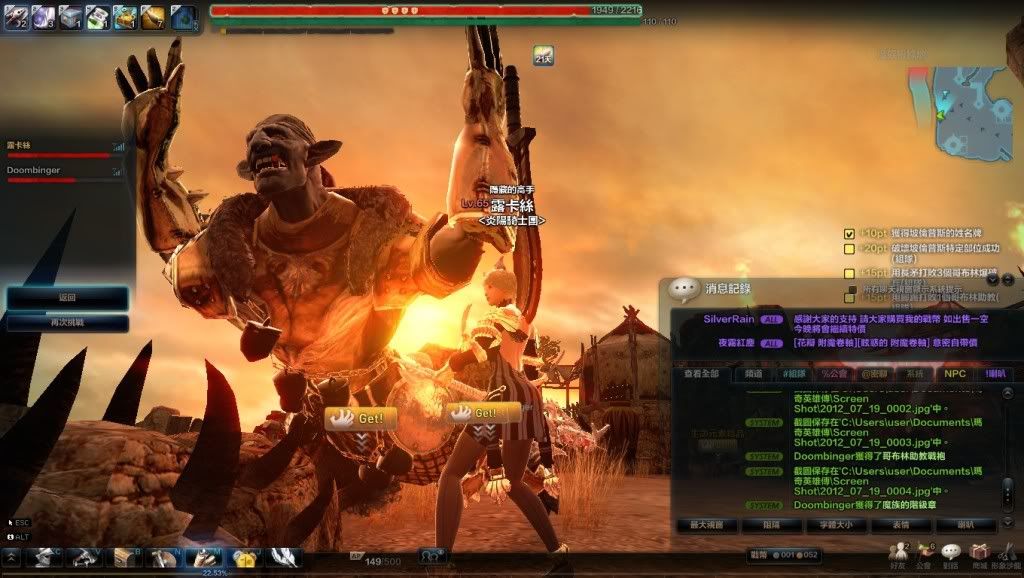
Task: Switch to the 查看全部 chat tab
Action: pos(701,374)
